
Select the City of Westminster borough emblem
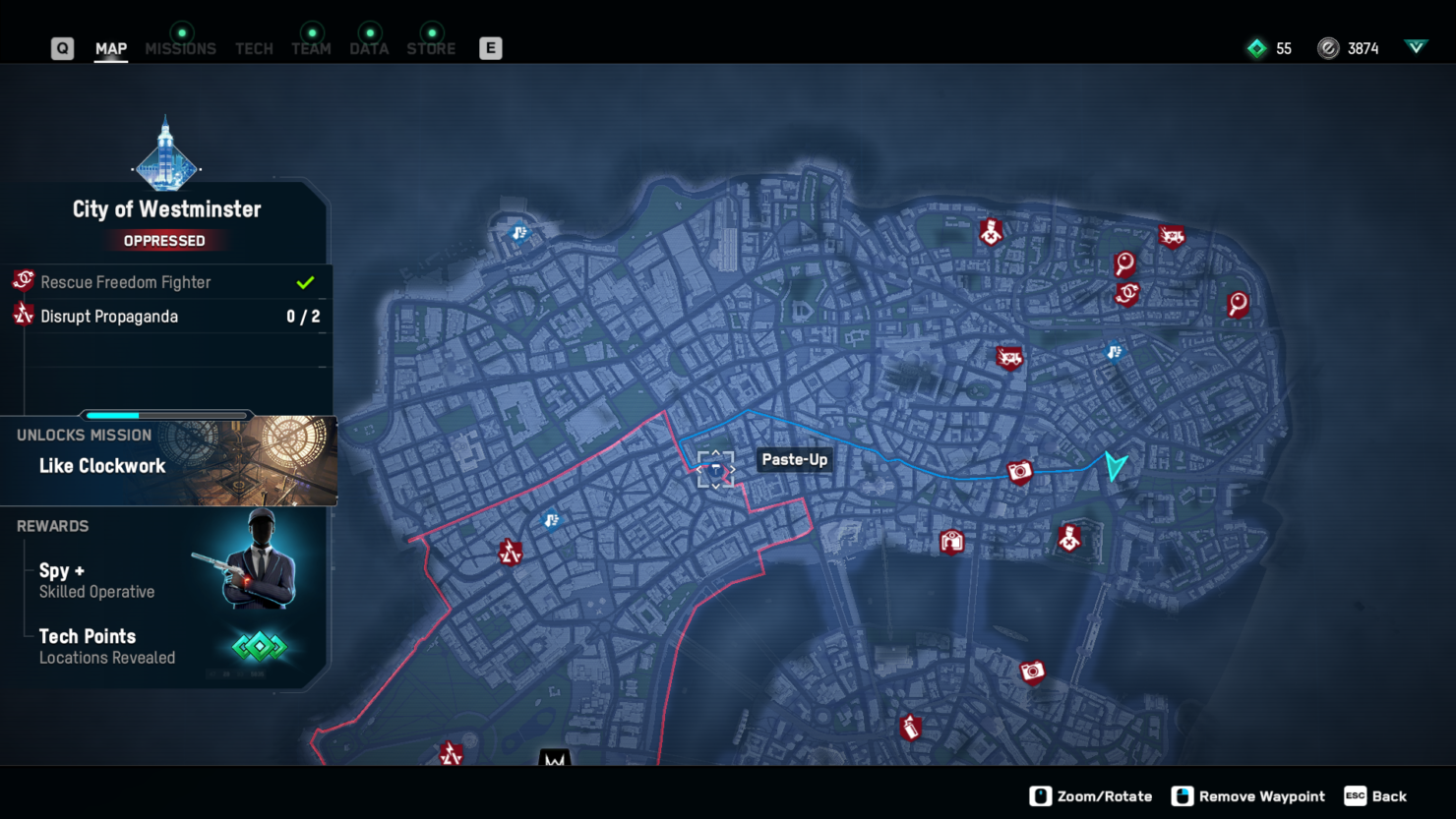click(x=165, y=155)
